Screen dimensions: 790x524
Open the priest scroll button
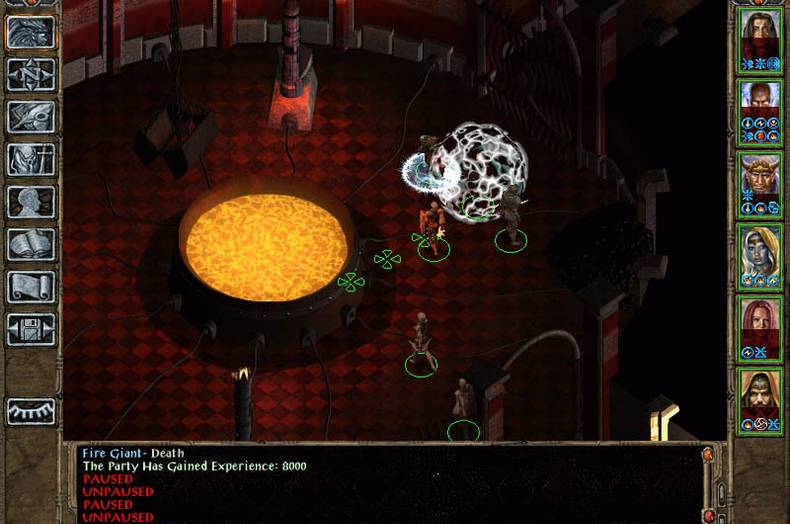pyautogui.click(x=31, y=286)
